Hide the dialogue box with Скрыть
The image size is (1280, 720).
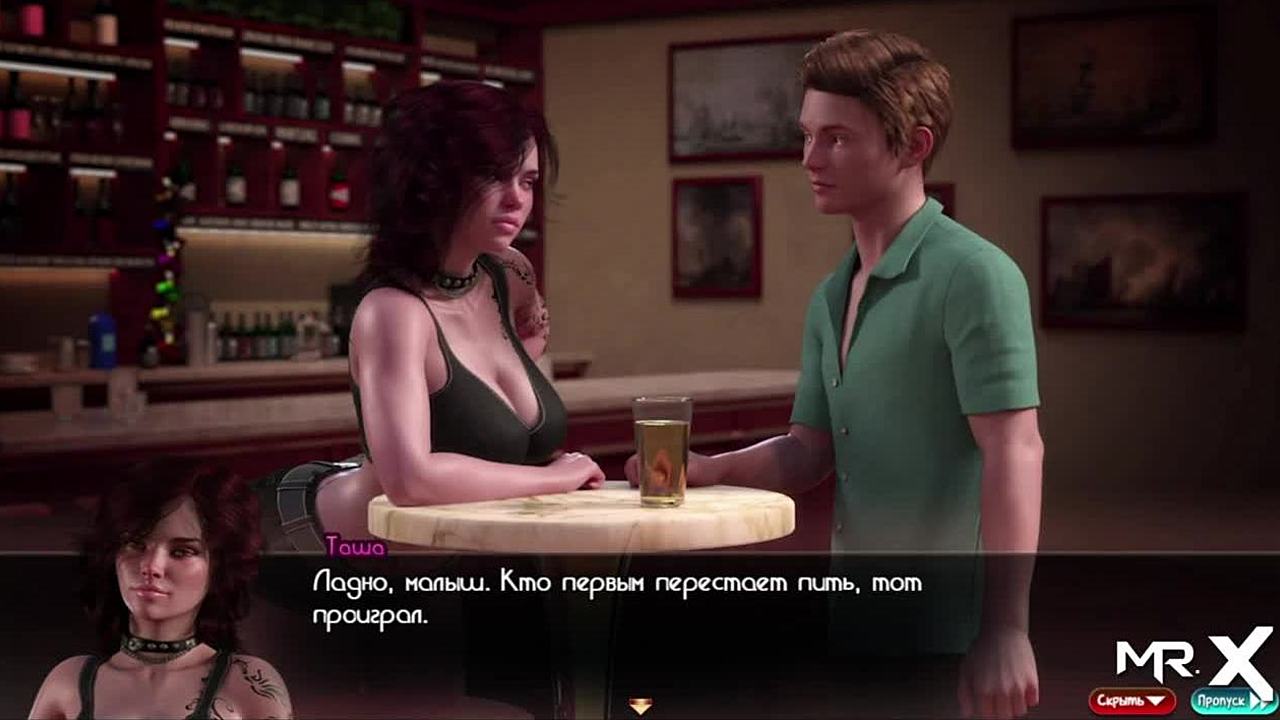coord(1132,700)
